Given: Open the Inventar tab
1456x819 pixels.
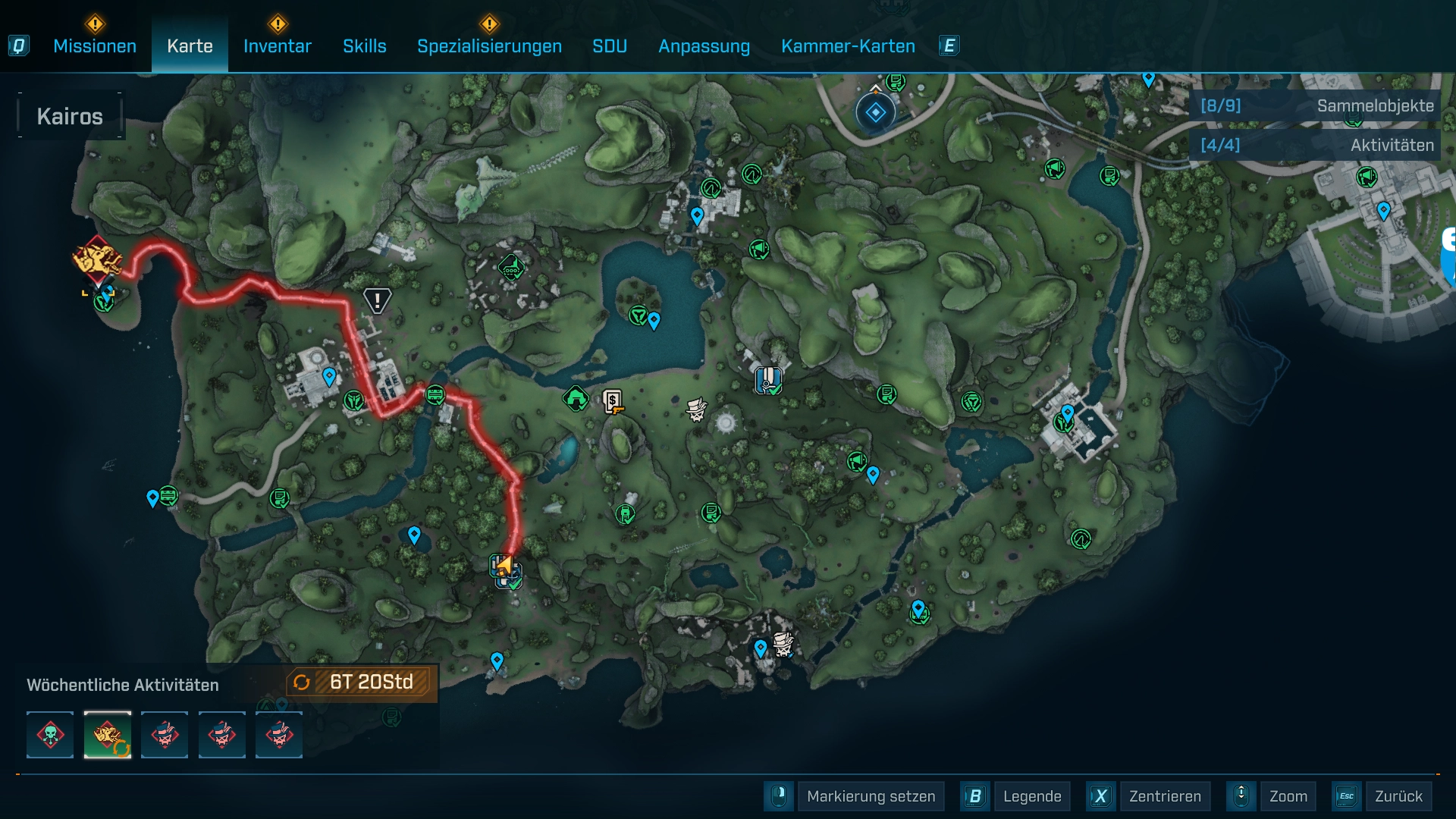Looking at the screenshot, I should pyautogui.click(x=278, y=46).
